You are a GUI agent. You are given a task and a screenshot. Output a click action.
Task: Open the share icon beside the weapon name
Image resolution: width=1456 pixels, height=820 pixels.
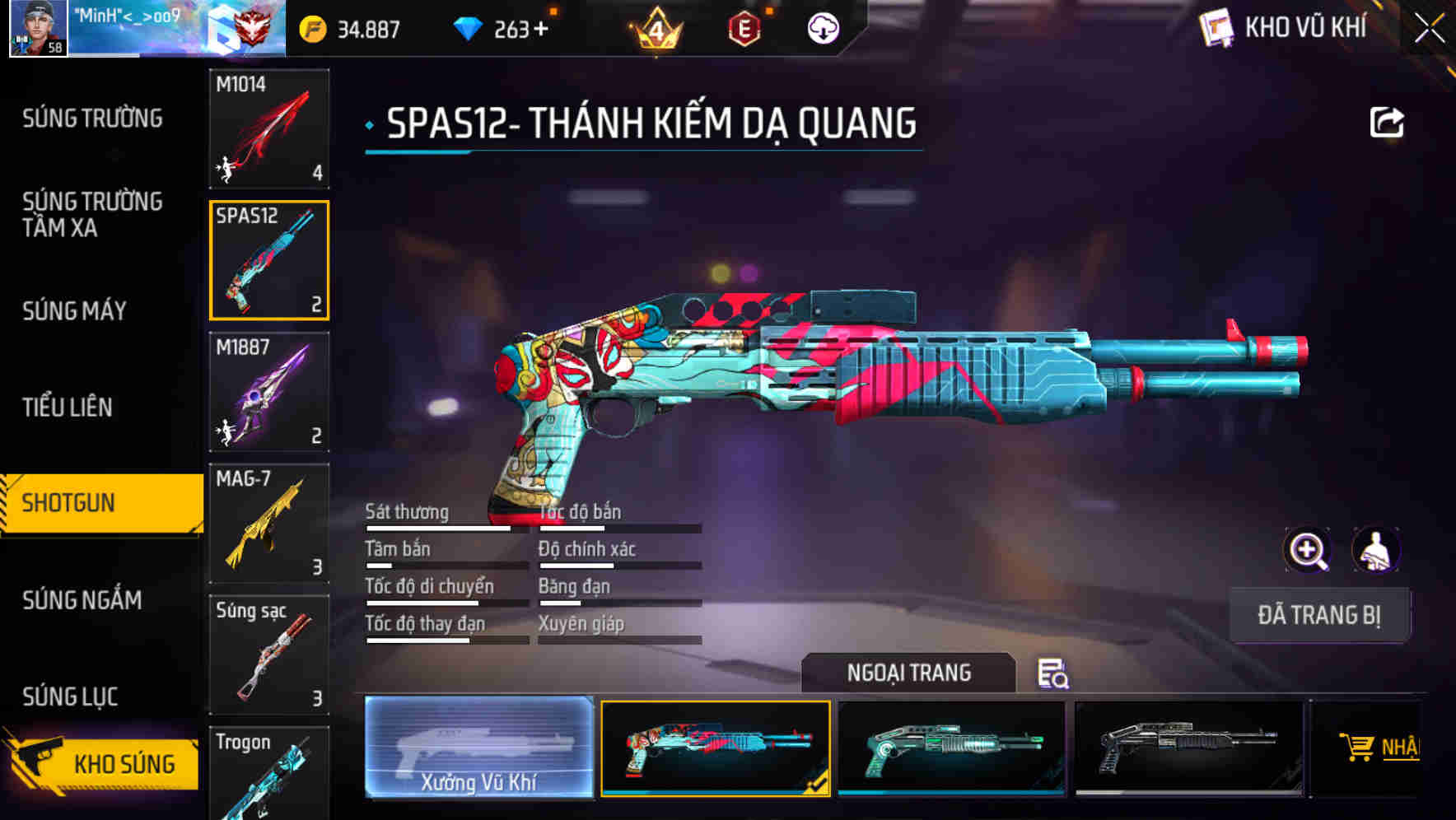tap(1387, 121)
